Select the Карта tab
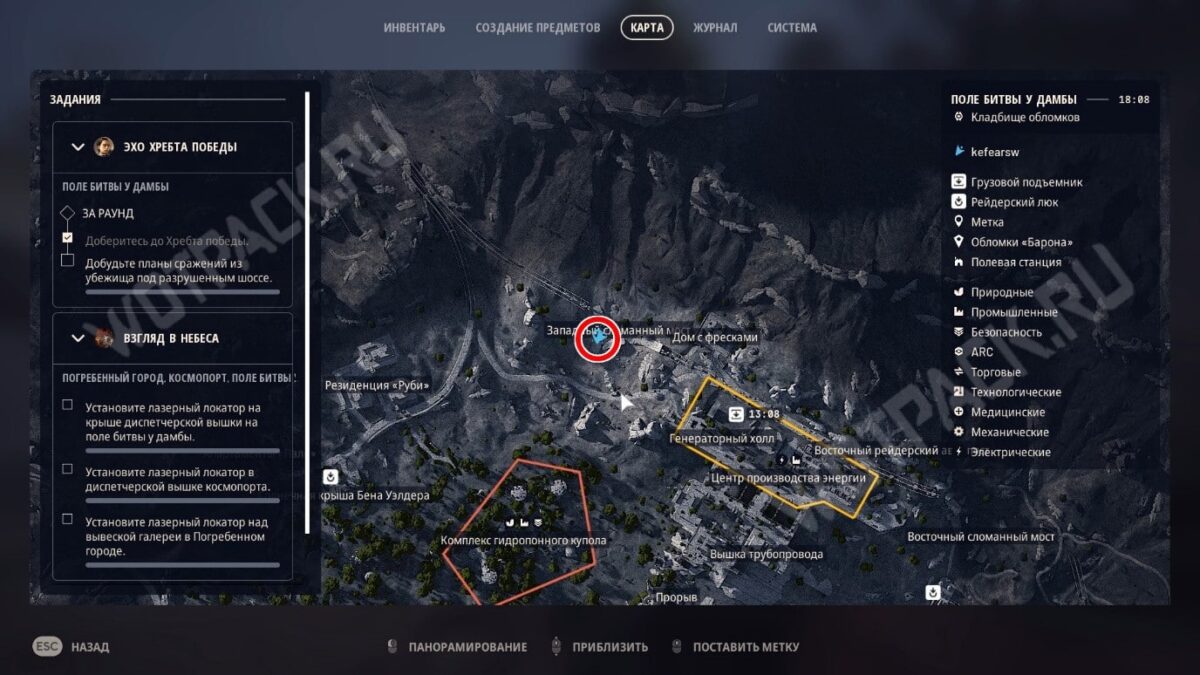The image size is (1200, 675). [647, 28]
